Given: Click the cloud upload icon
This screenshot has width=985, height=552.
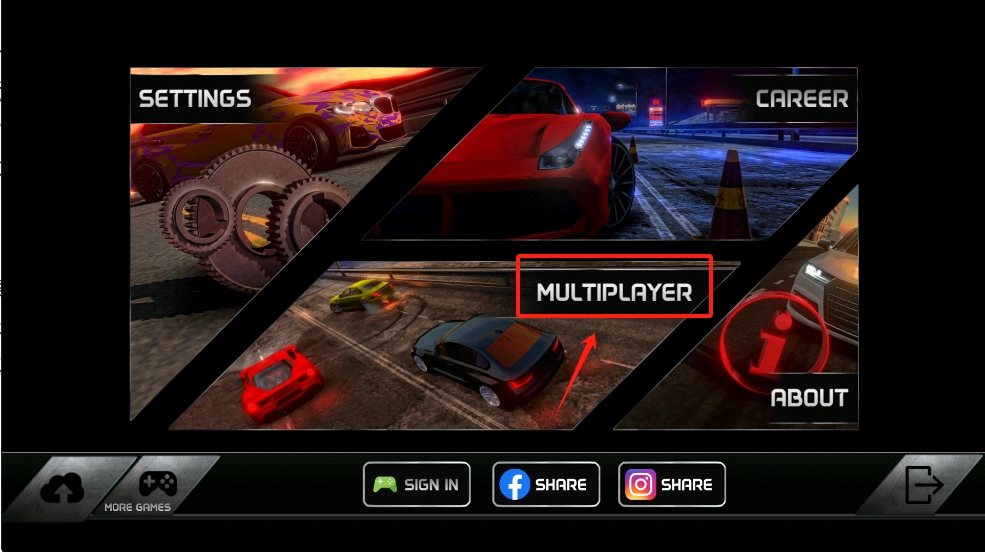Looking at the screenshot, I should pyautogui.click(x=63, y=488).
